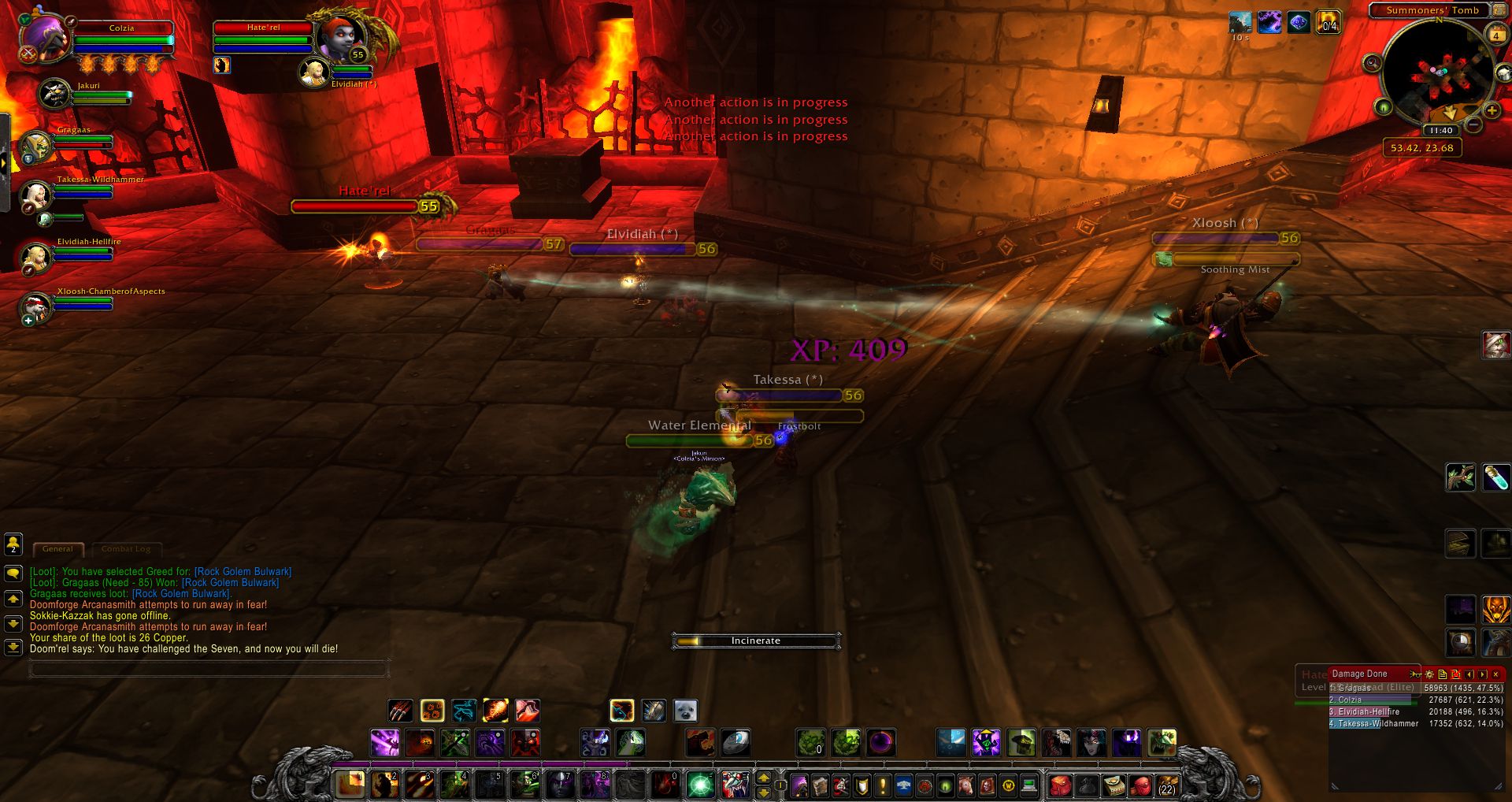The image size is (1512, 802).
Task: Open the calendar button showing day 4
Action: coord(1495,35)
